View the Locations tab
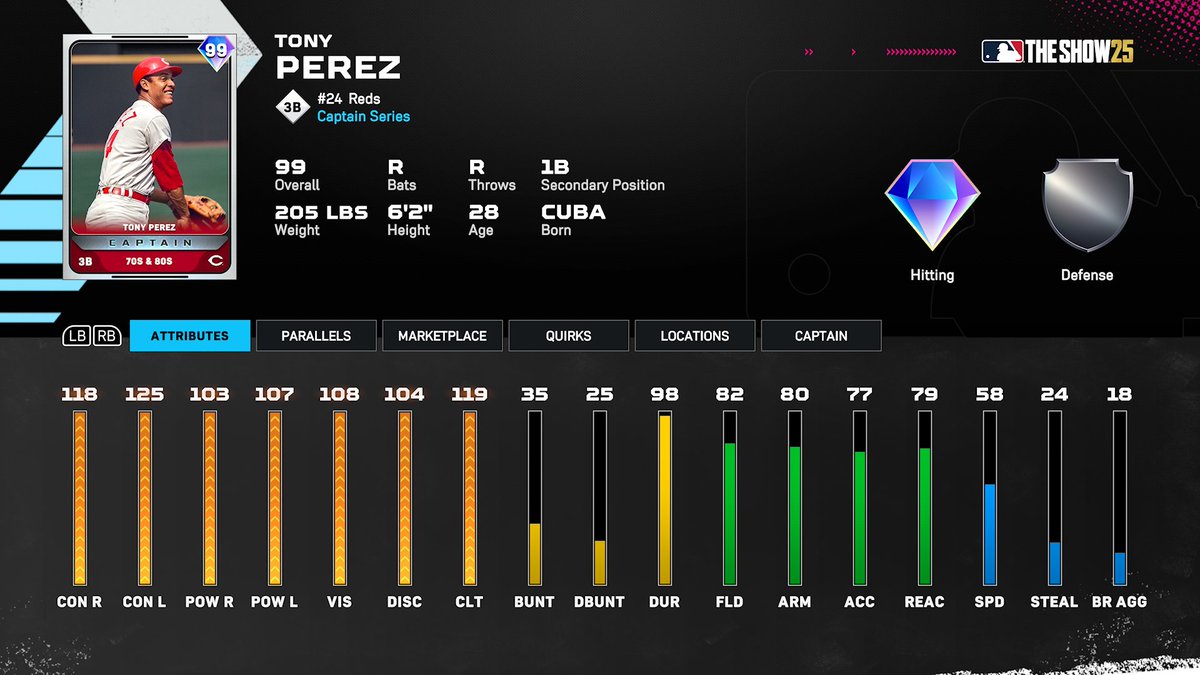1200x675 pixels. coord(694,336)
